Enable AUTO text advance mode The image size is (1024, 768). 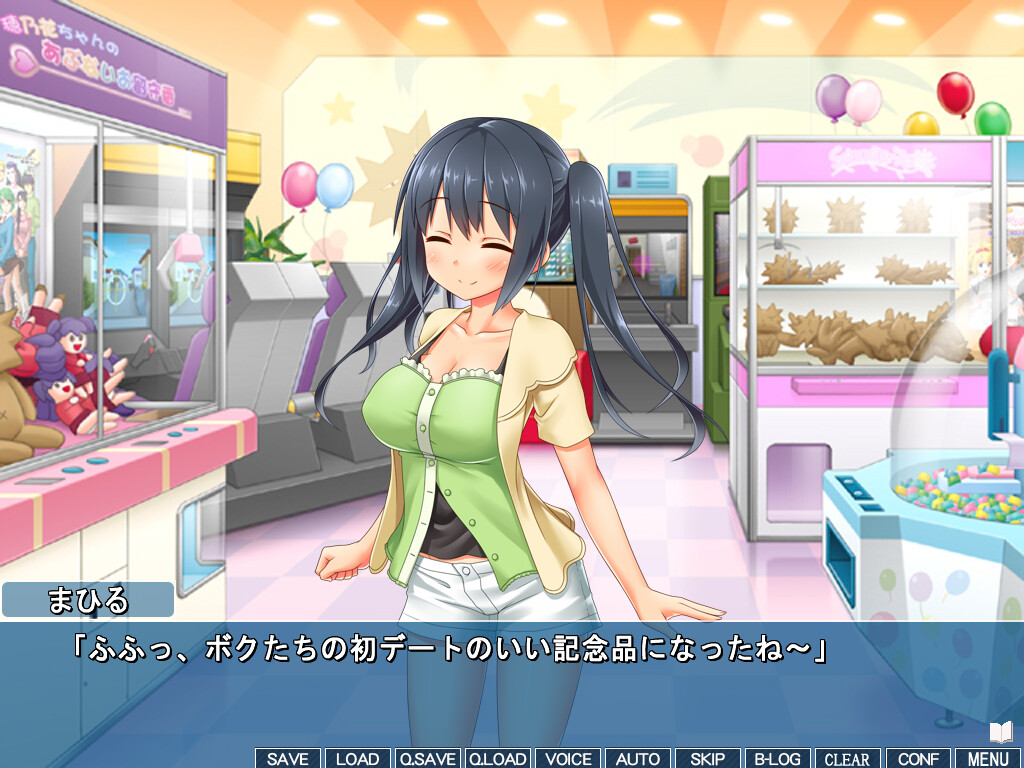coord(638,759)
